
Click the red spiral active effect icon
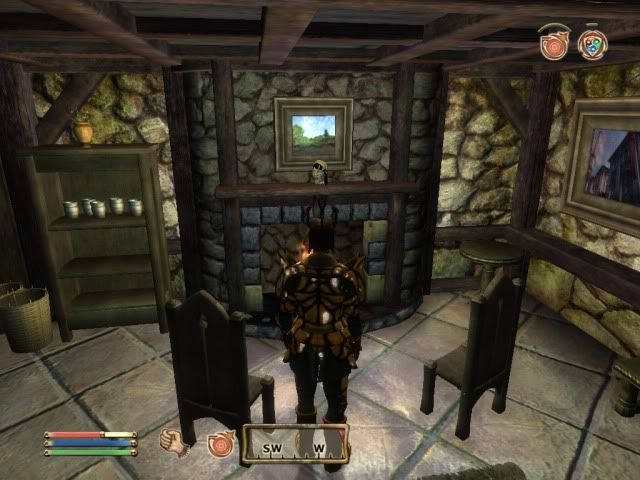[553, 44]
